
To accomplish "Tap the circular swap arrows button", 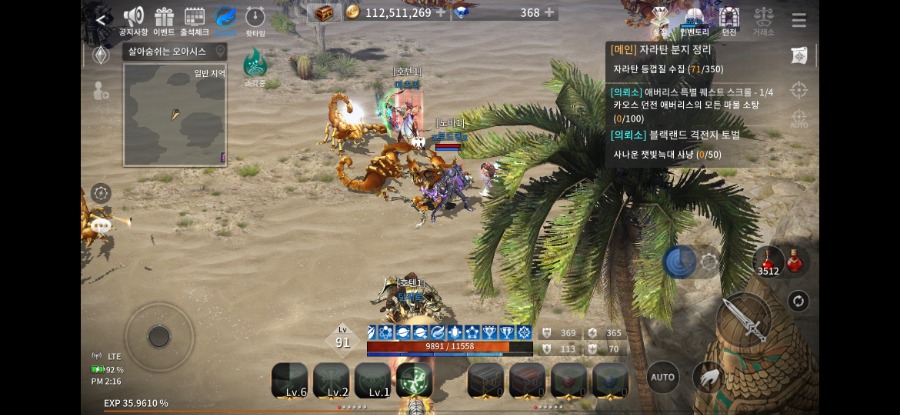I will [x=798, y=300].
